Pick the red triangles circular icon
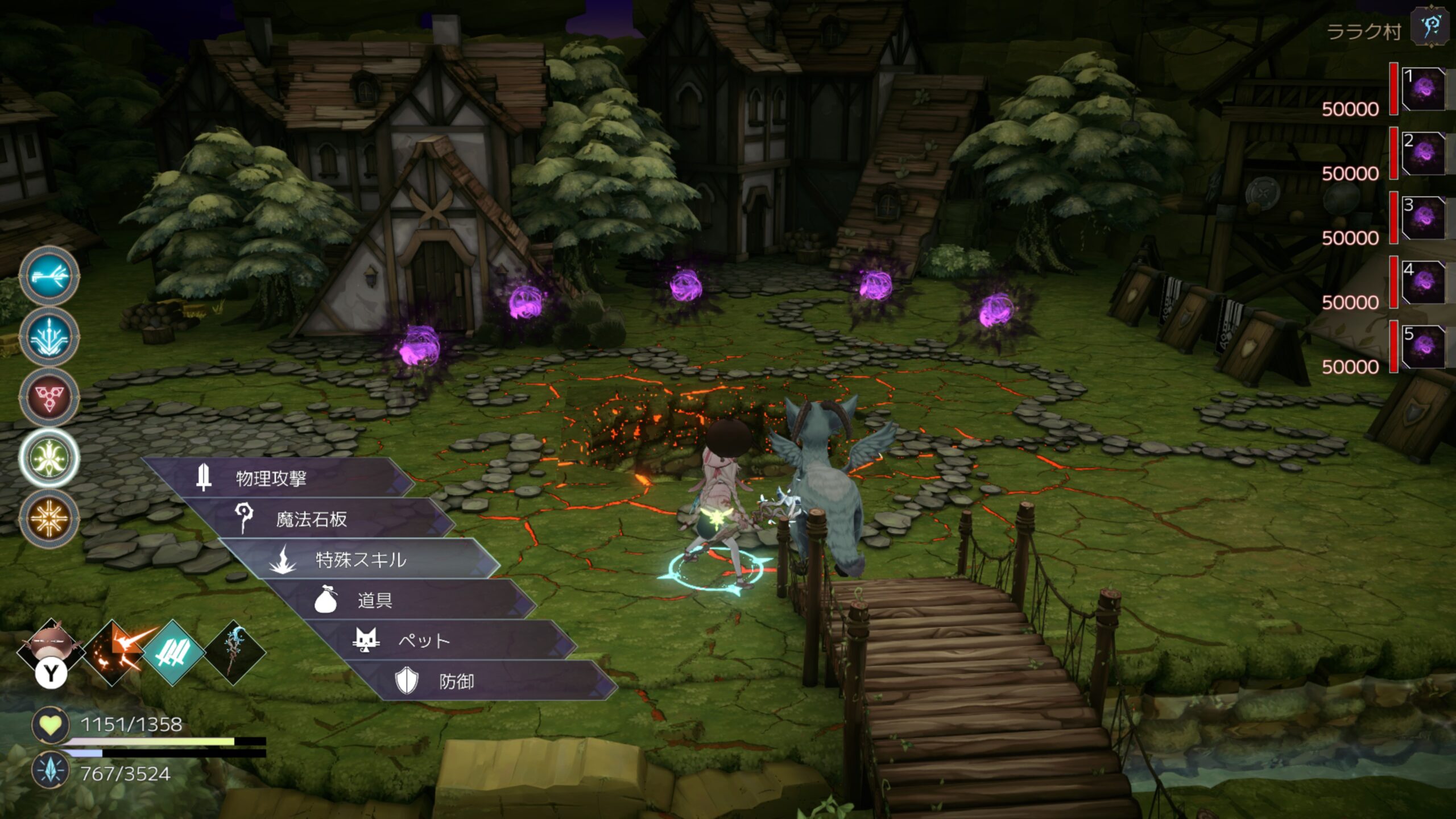1456x819 pixels. [x=49, y=397]
